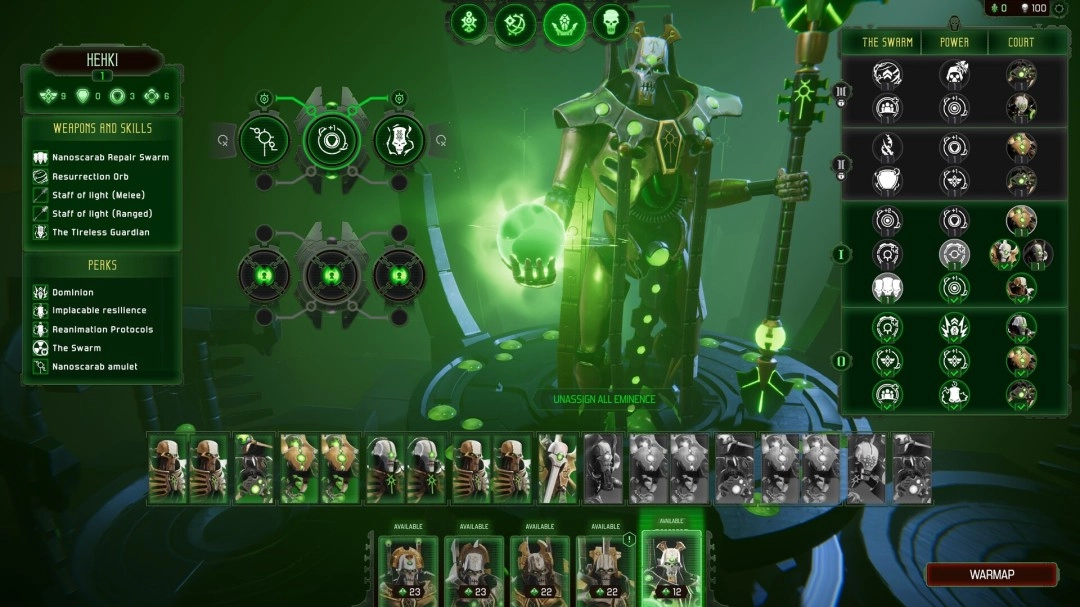Image resolution: width=1080 pixels, height=607 pixels.
Task: Select The Swarm column header
Action: coord(887,43)
